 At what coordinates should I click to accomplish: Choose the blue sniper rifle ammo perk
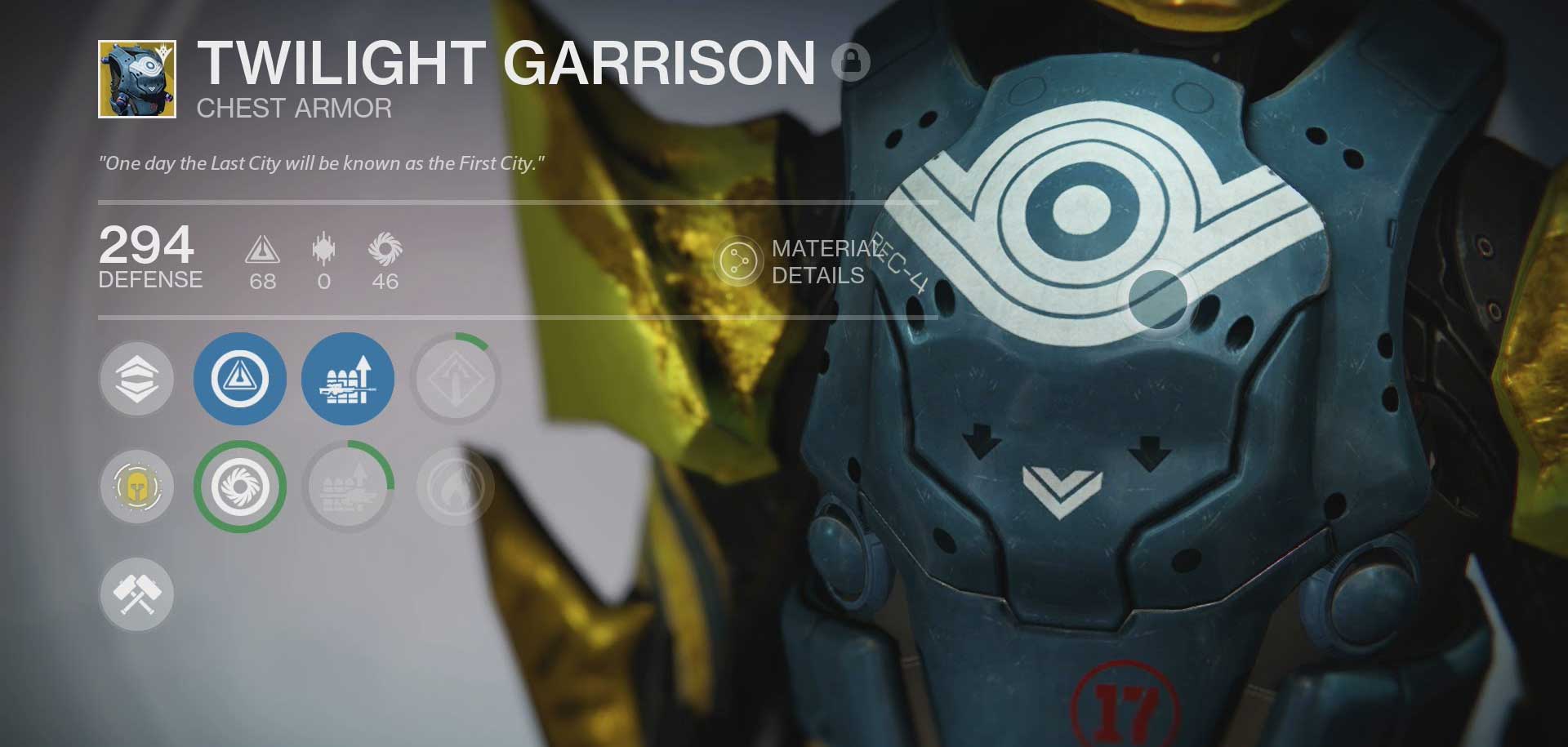click(347, 379)
